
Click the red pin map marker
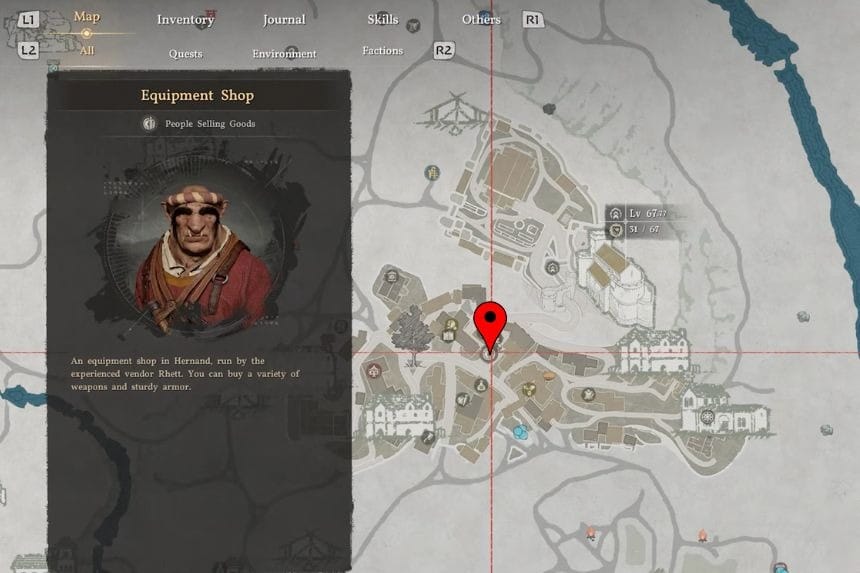tap(490, 325)
